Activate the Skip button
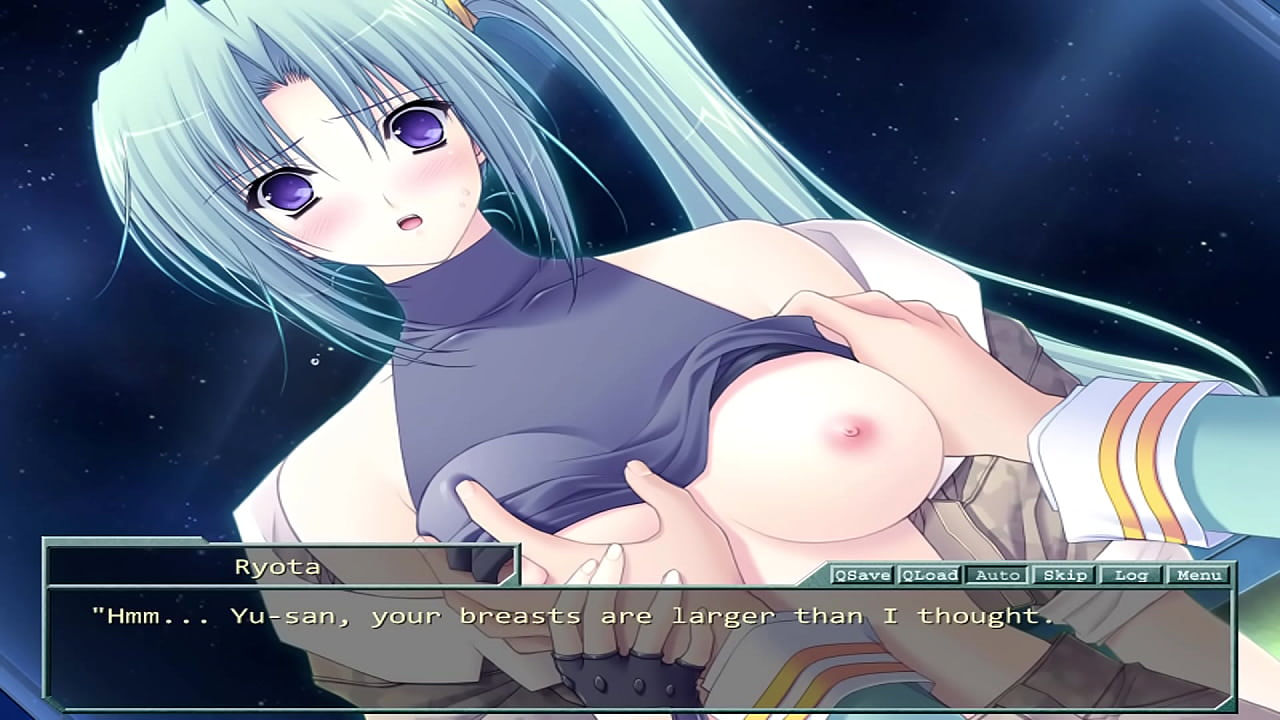The image size is (1280, 720). click(x=1064, y=575)
